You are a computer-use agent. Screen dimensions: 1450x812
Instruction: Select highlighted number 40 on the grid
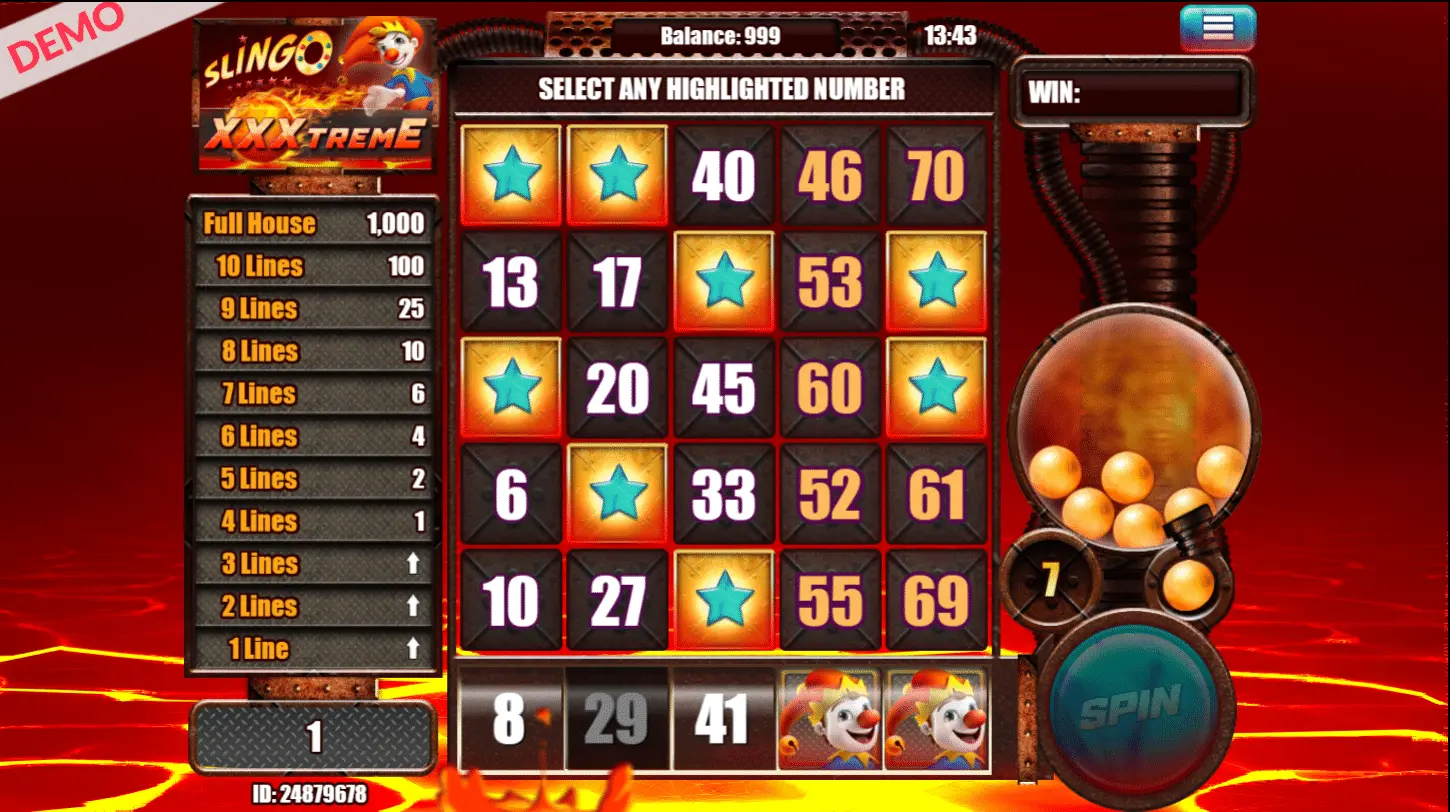pos(723,174)
